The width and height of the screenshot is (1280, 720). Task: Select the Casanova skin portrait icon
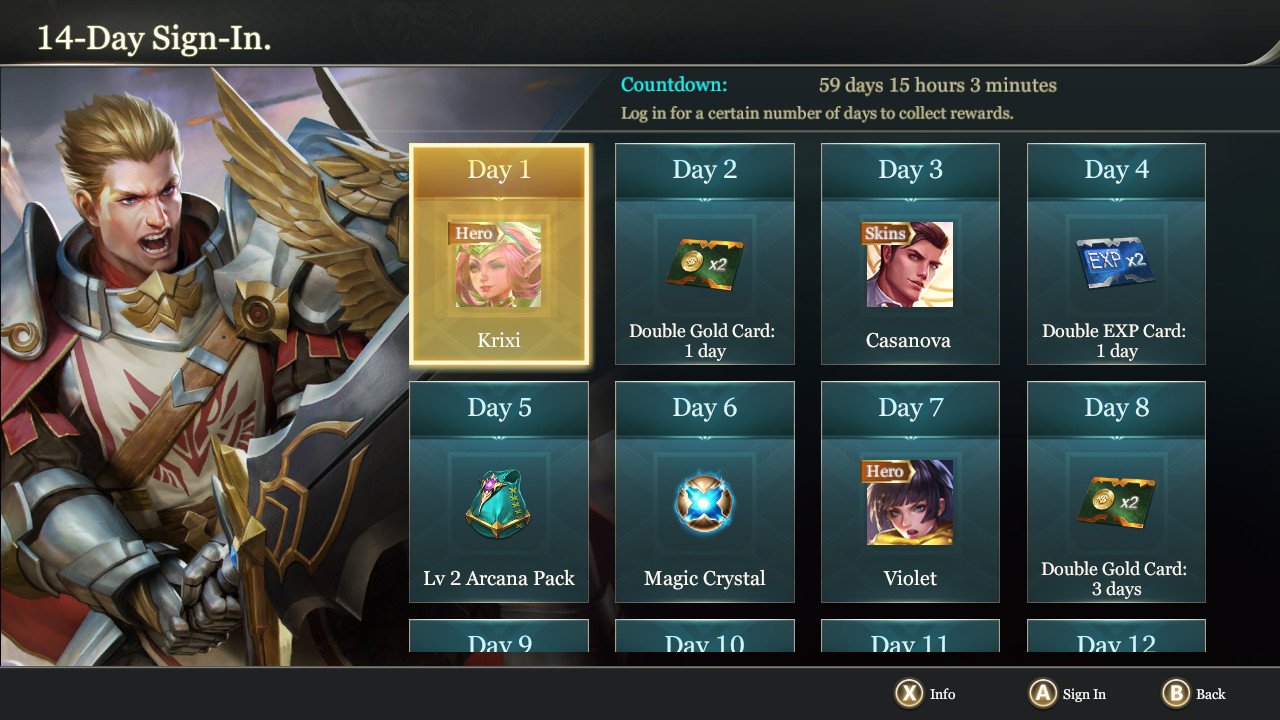pyautogui.click(x=910, y=265)
